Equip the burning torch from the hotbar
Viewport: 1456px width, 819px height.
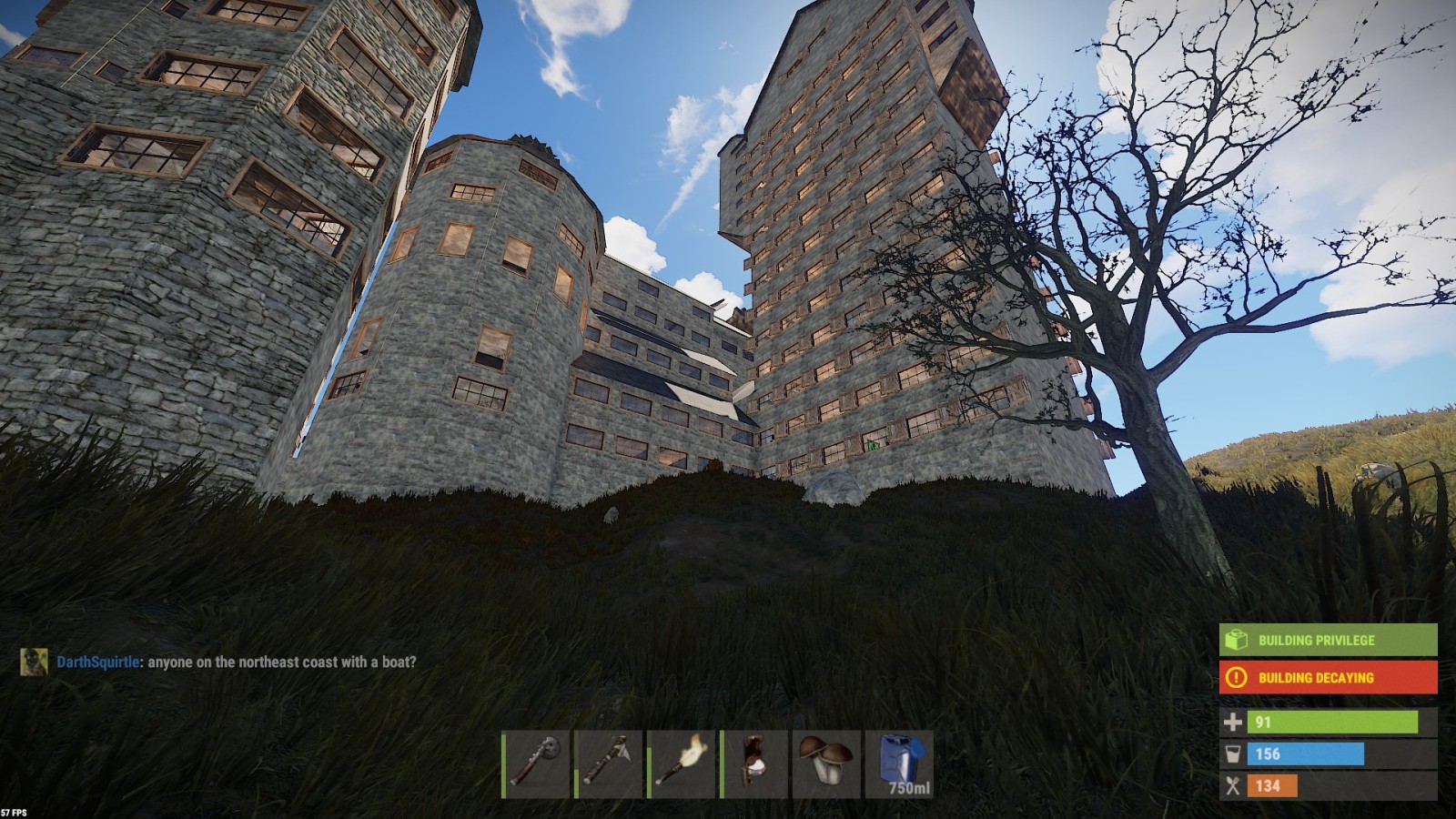coord(682,763)
